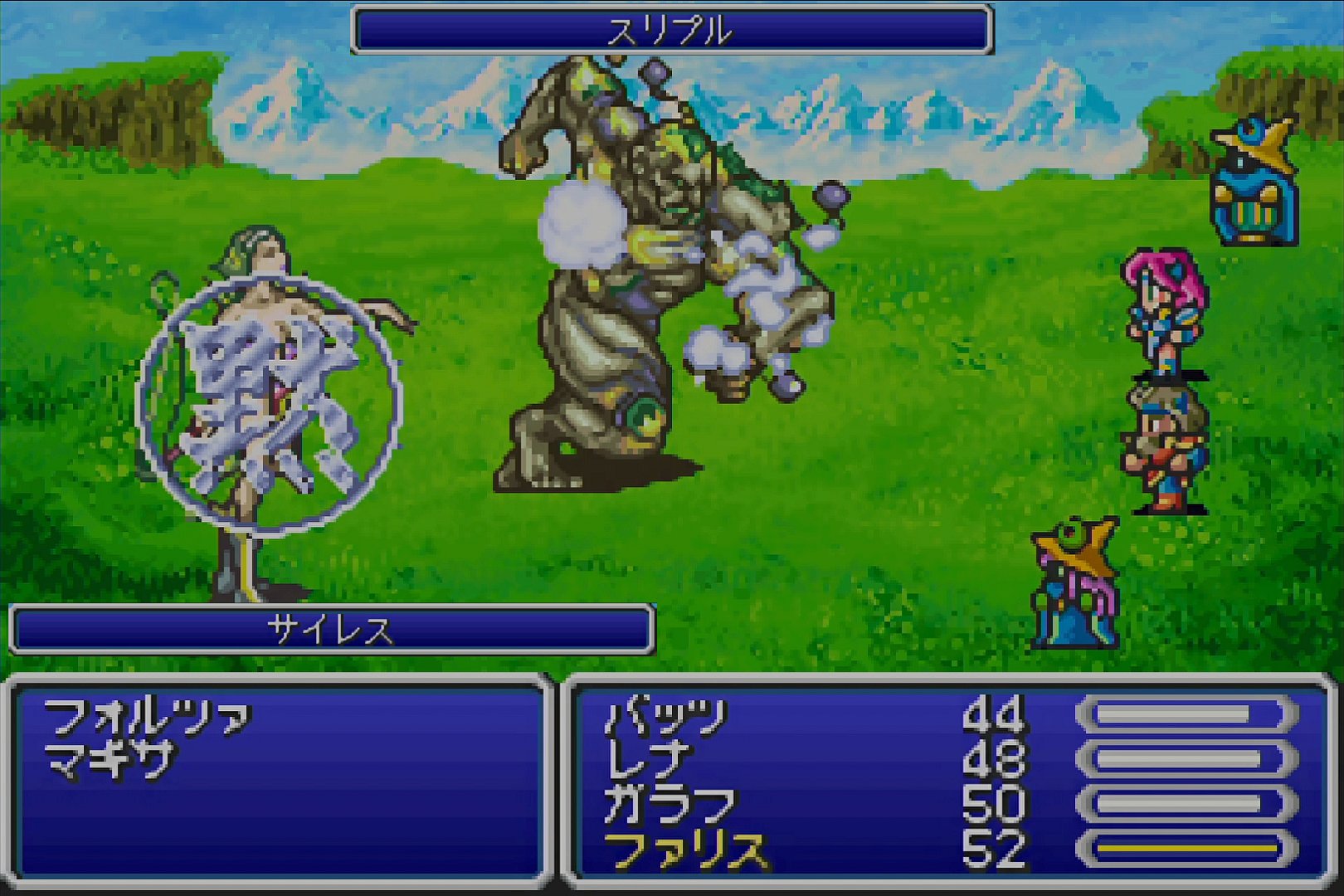This screenshot has width=1344, height=896.
Task: Select enemy フォルツァ in the enemy list
Action: pyautogui.click(x=147, y=718)
